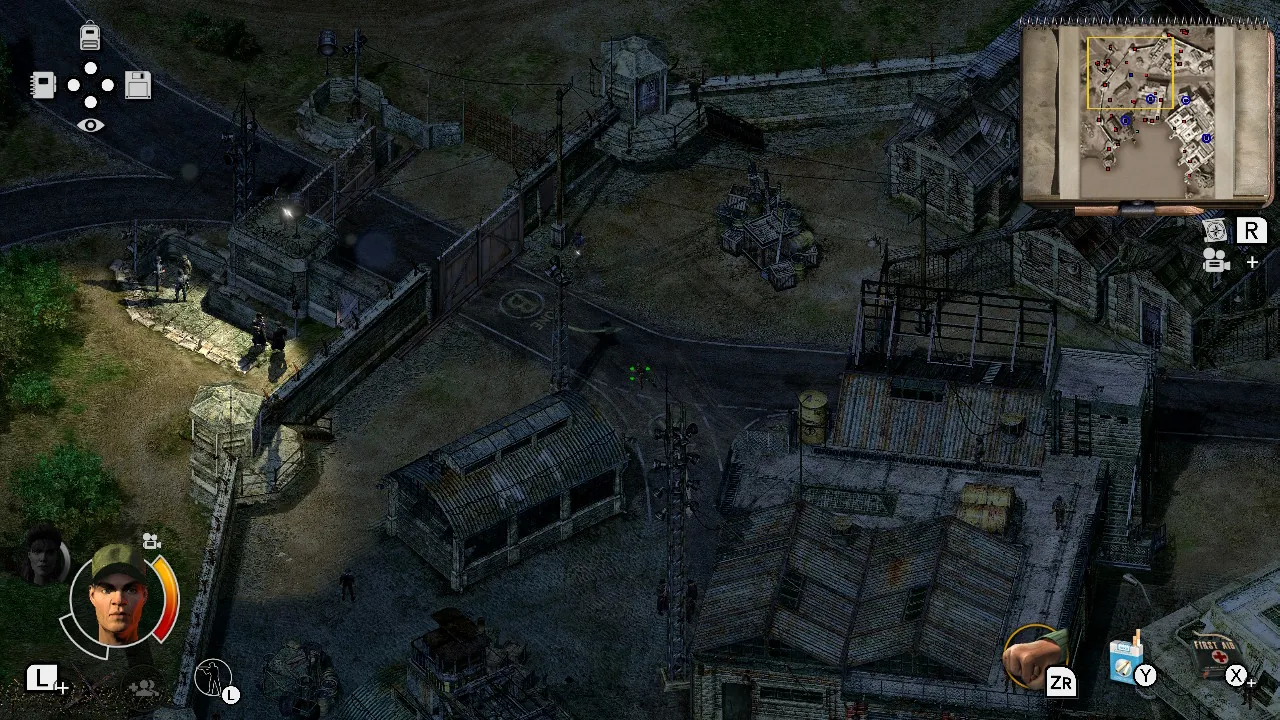Click the compass map icon beside R
This screenshot has width=1280, height=720.
tap(1215, 230)
